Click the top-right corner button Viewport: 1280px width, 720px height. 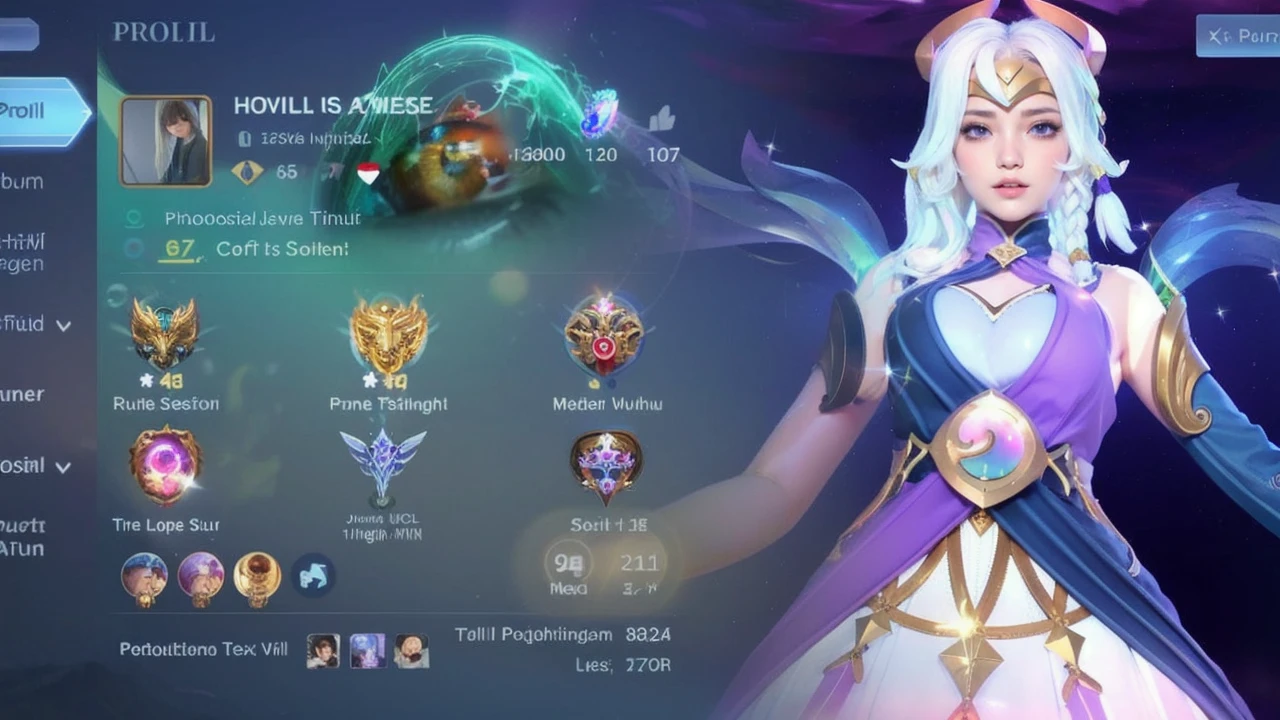[x=1238, y=36]
